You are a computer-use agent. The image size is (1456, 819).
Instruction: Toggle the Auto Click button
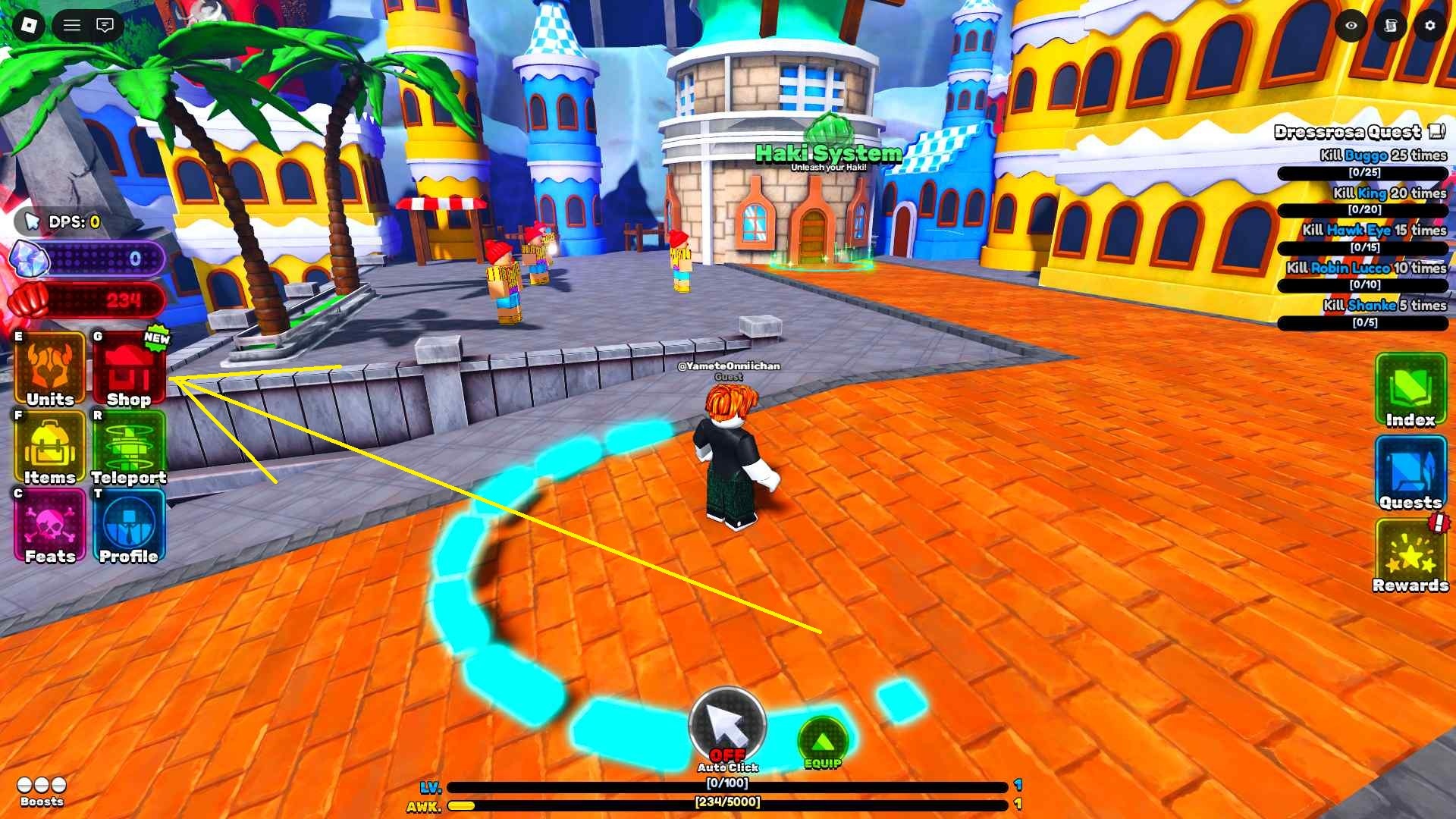[x=727, y=726]
